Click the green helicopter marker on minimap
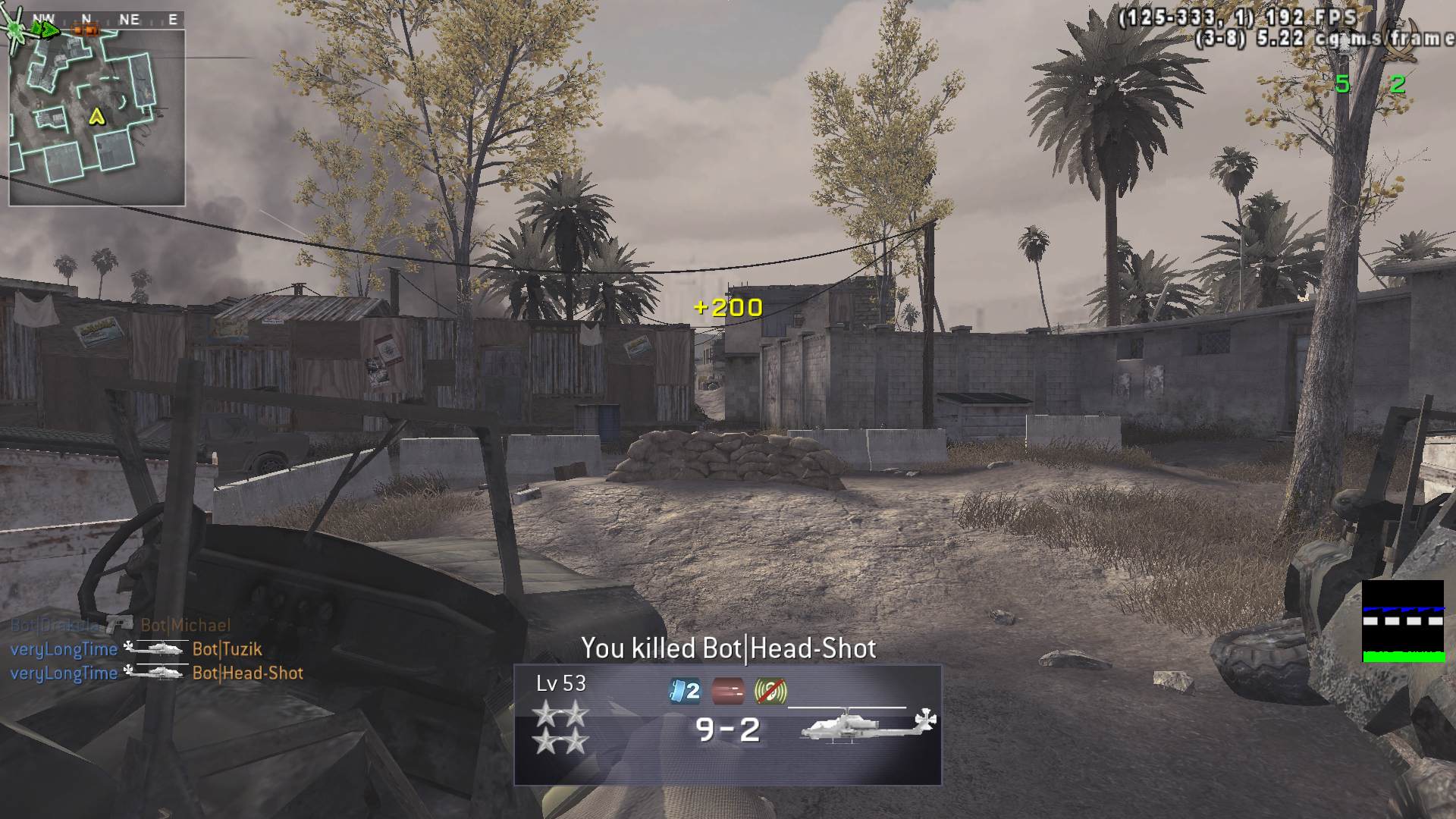This screenshot has height=819, width=1456. (17, 30)
